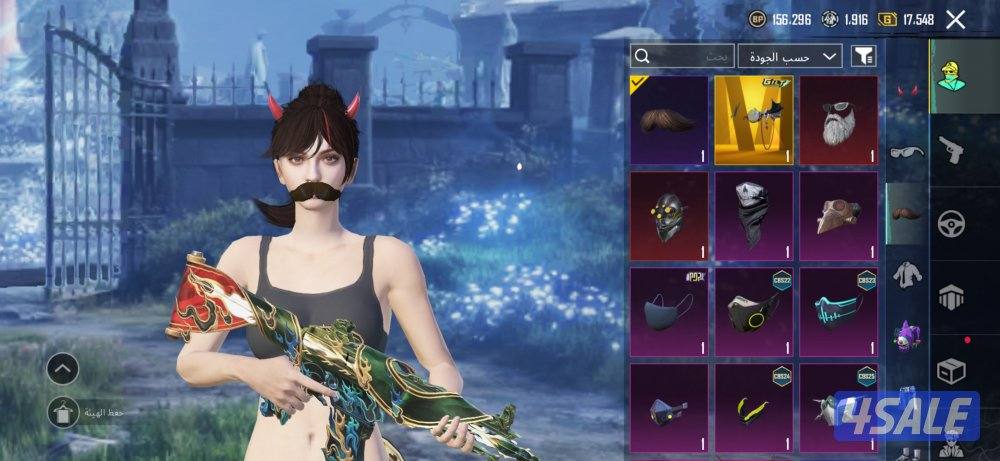Viewport: 1000px width, 461px height.
Task: Open the glasses category tab
Action: click(908, 152)
